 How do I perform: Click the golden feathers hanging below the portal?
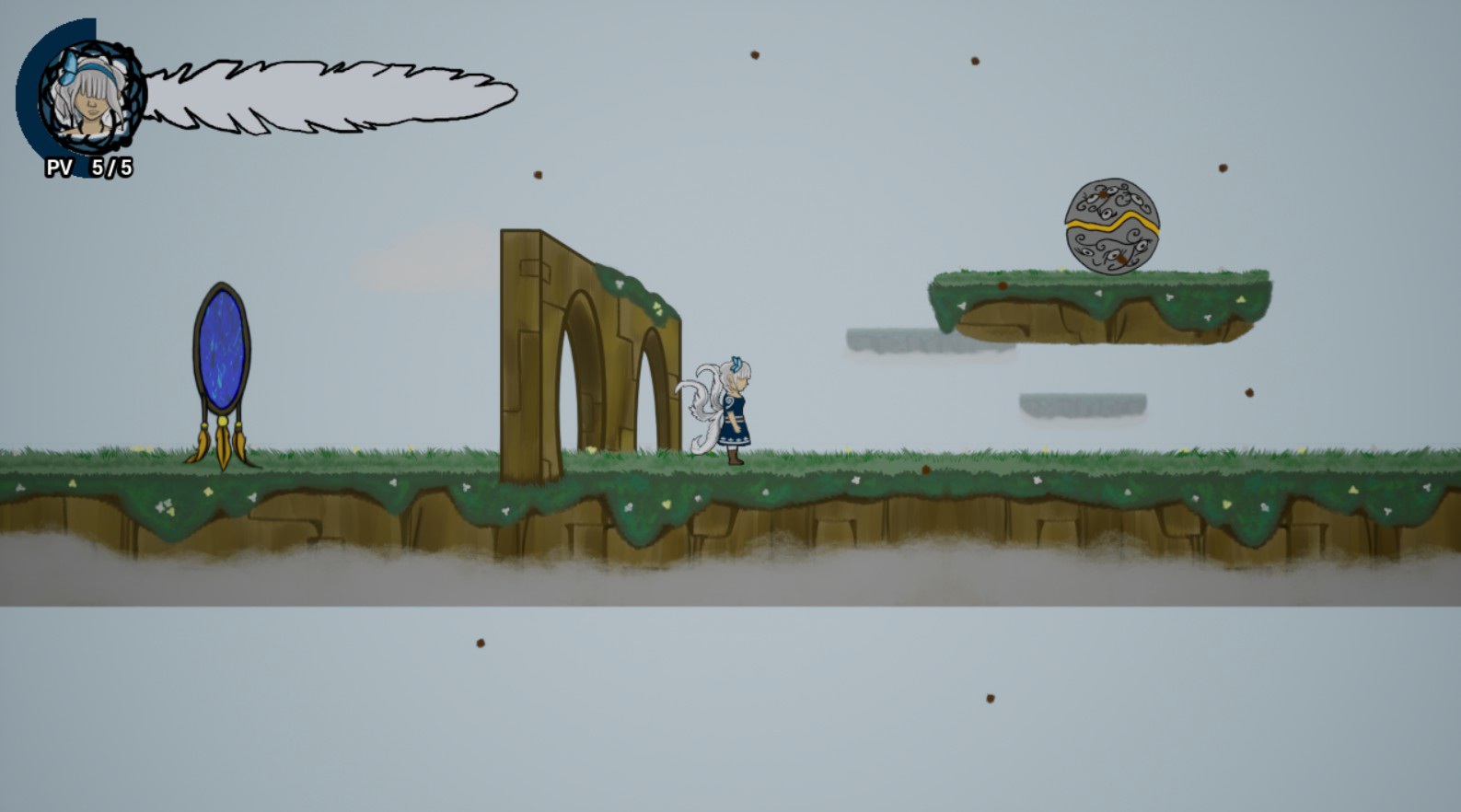pyautogui.click(x=224, y=447)
